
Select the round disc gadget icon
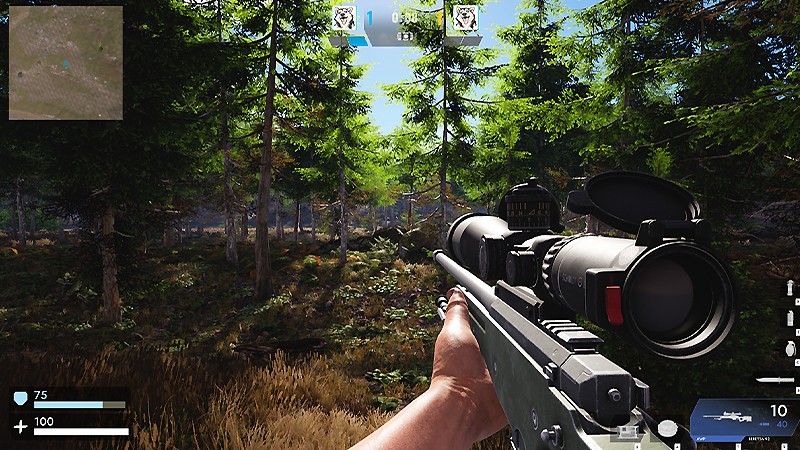click(667, 428)
